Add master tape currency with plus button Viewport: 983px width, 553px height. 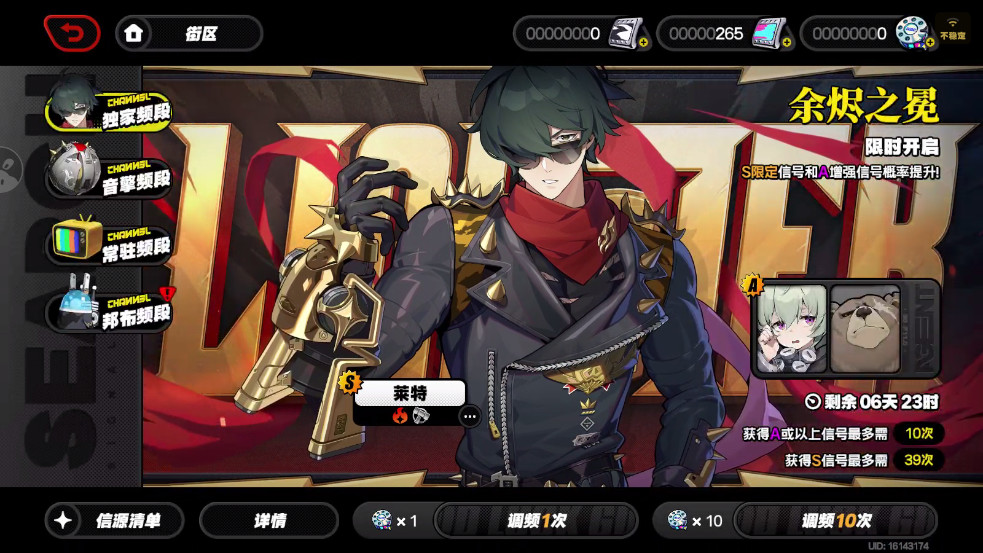[643, 43]
